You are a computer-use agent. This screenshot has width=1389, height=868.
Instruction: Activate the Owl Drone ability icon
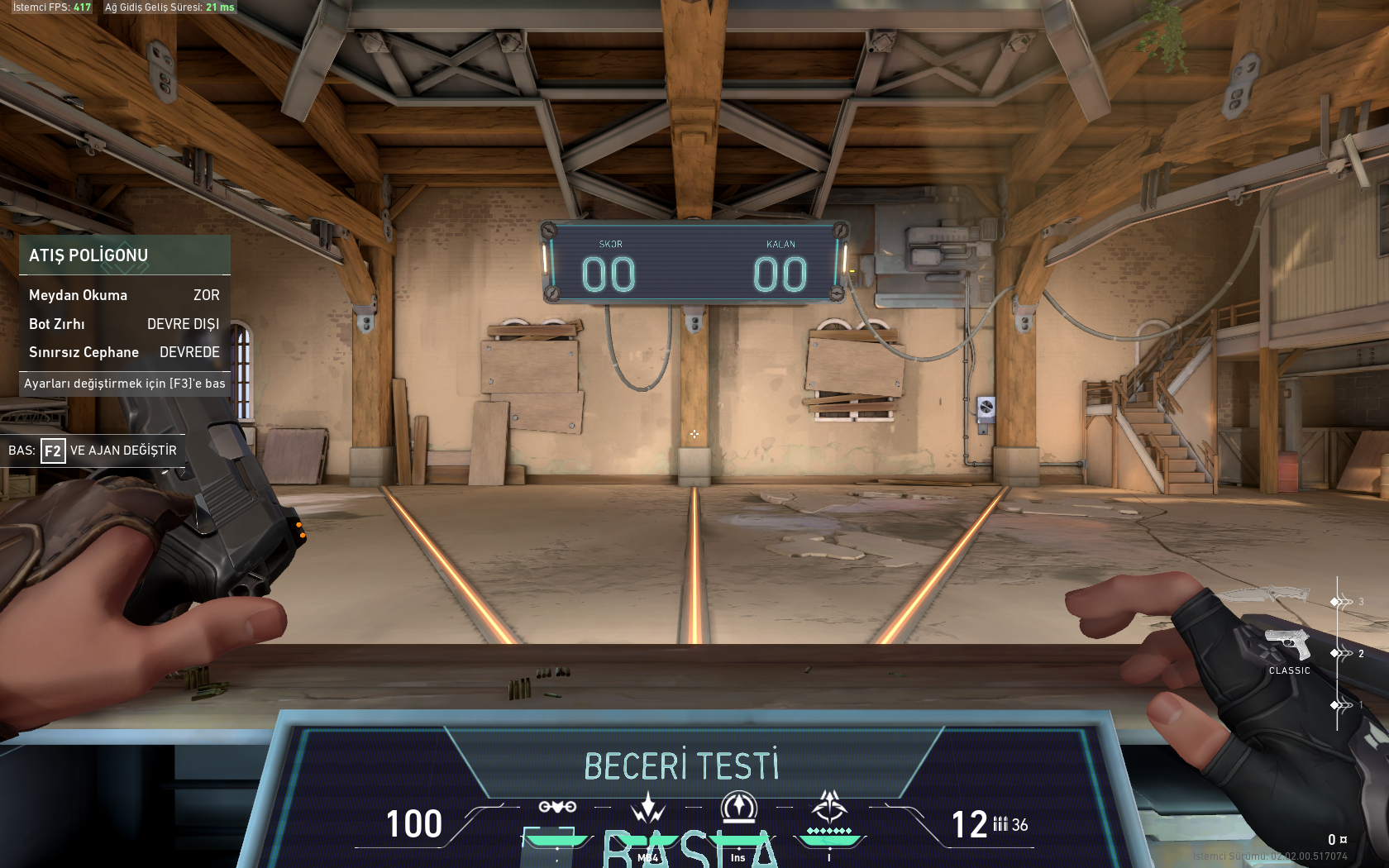[x=557, y=807]
